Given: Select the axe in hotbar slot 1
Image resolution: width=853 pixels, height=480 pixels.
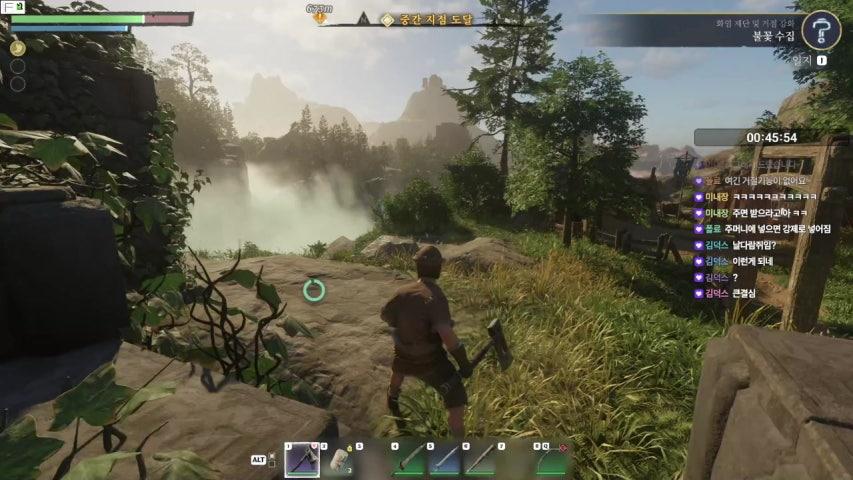Looking at the screenshot, I should pos(302,460).
